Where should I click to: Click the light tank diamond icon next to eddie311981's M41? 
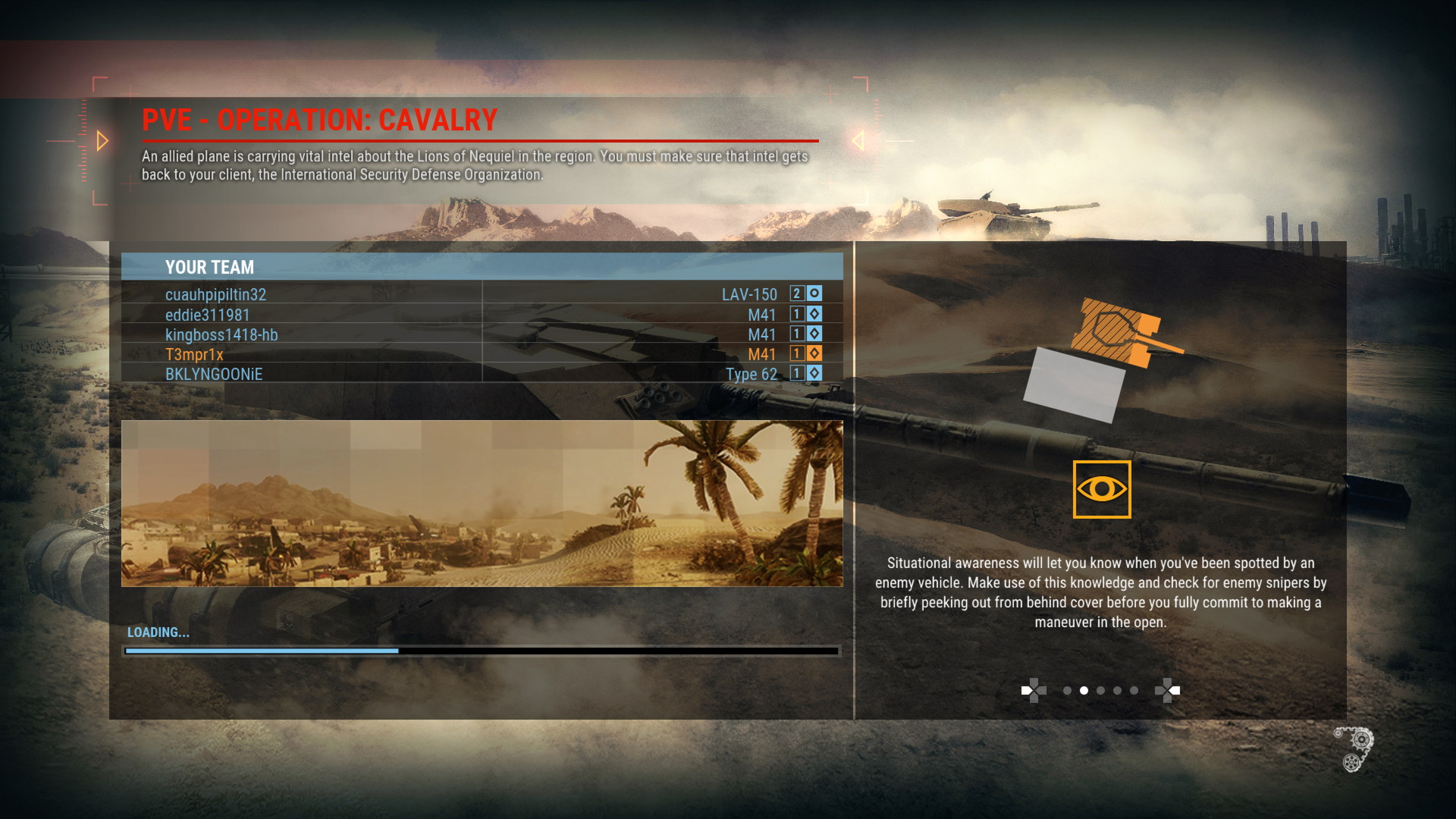(814, 314)
